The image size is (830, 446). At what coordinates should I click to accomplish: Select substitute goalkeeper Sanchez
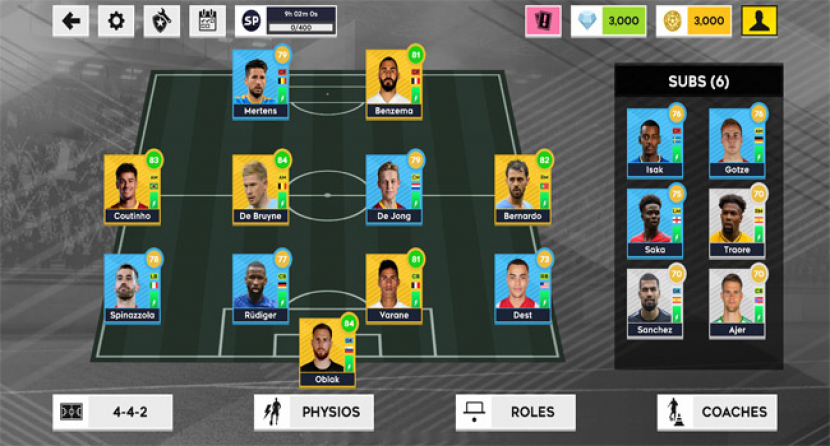click(655, 303)
